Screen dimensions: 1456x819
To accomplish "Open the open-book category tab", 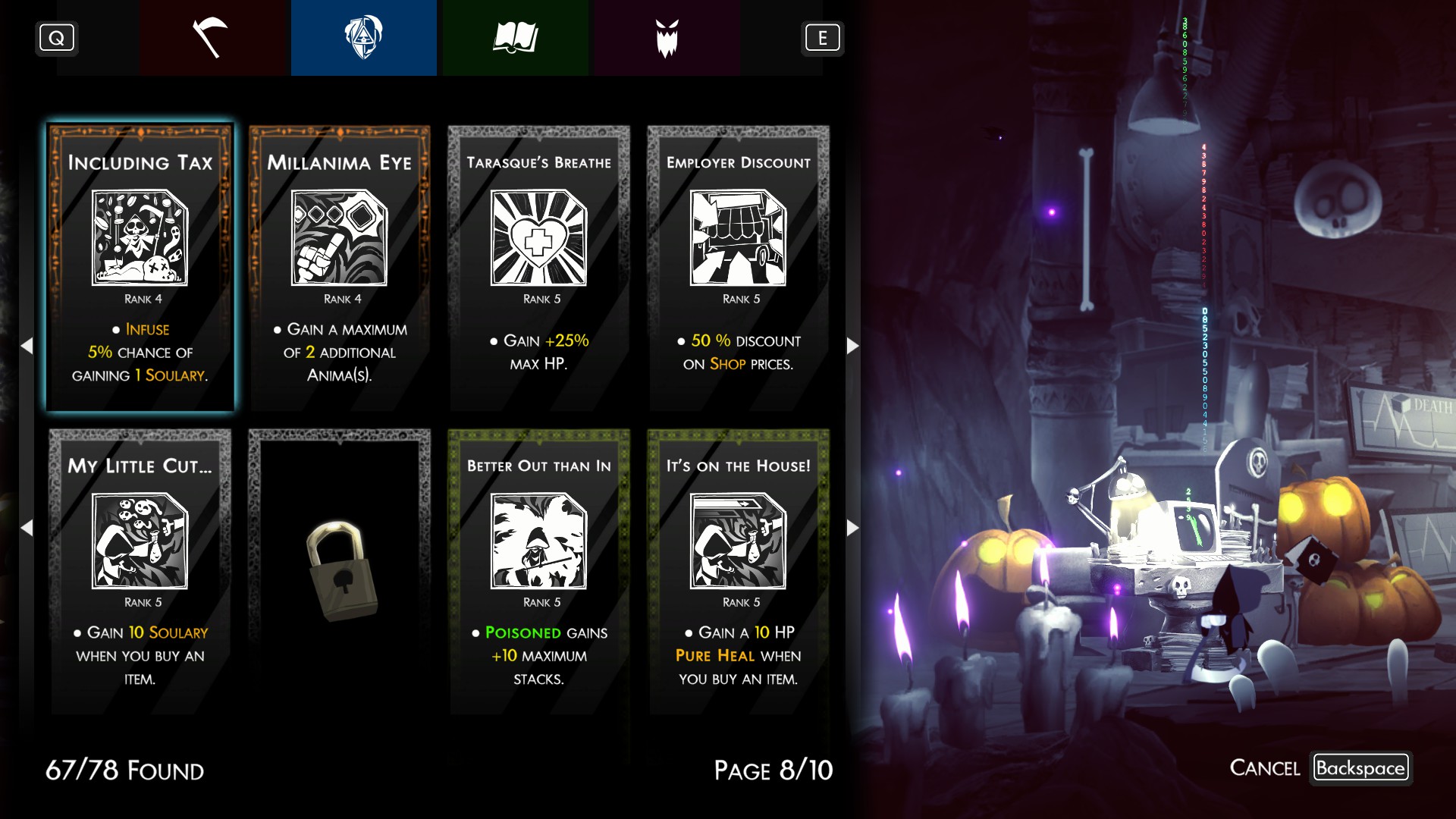I will (515, 38).
